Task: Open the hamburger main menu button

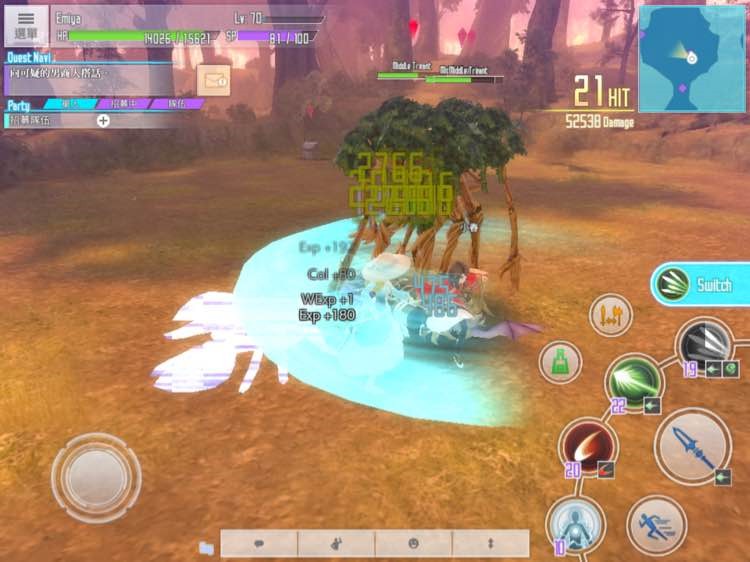Action: [x=26, y=24]
